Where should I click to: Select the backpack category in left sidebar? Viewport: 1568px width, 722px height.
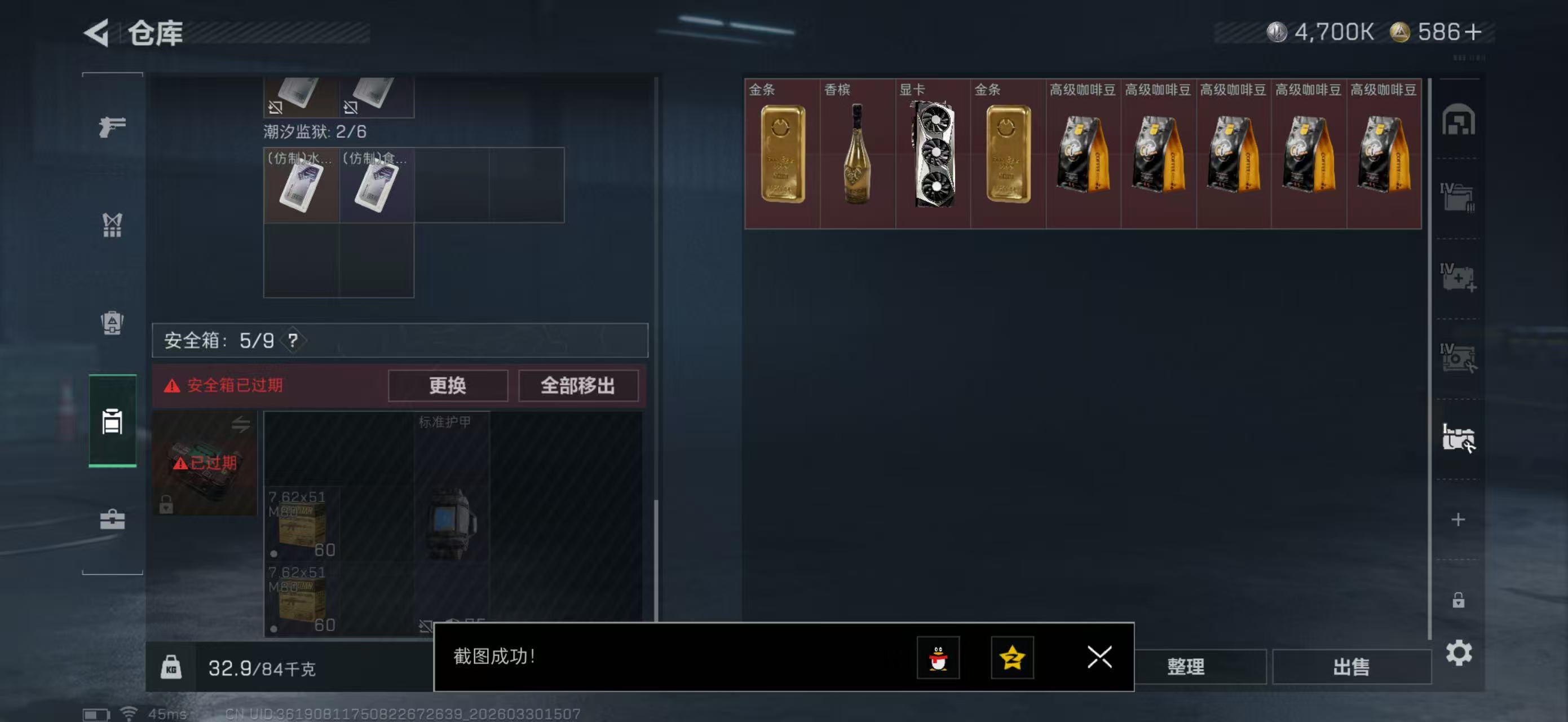(113, 323)
